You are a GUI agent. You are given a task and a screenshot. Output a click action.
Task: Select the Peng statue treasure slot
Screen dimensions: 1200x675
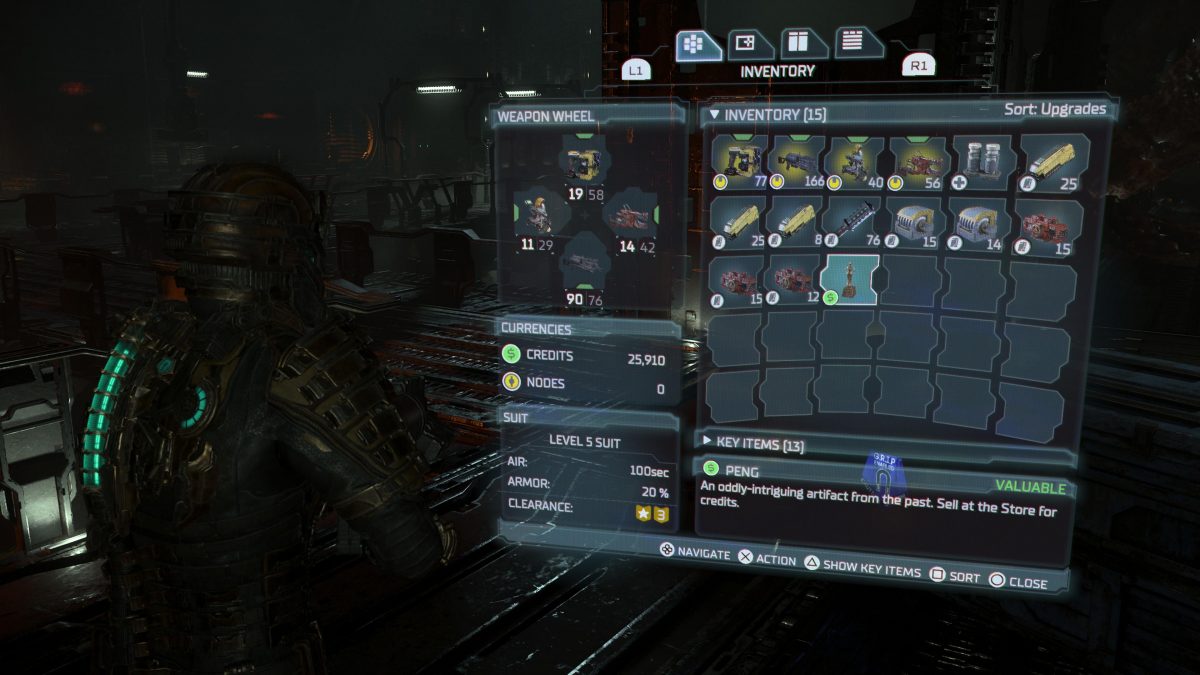tap(849, 279)
